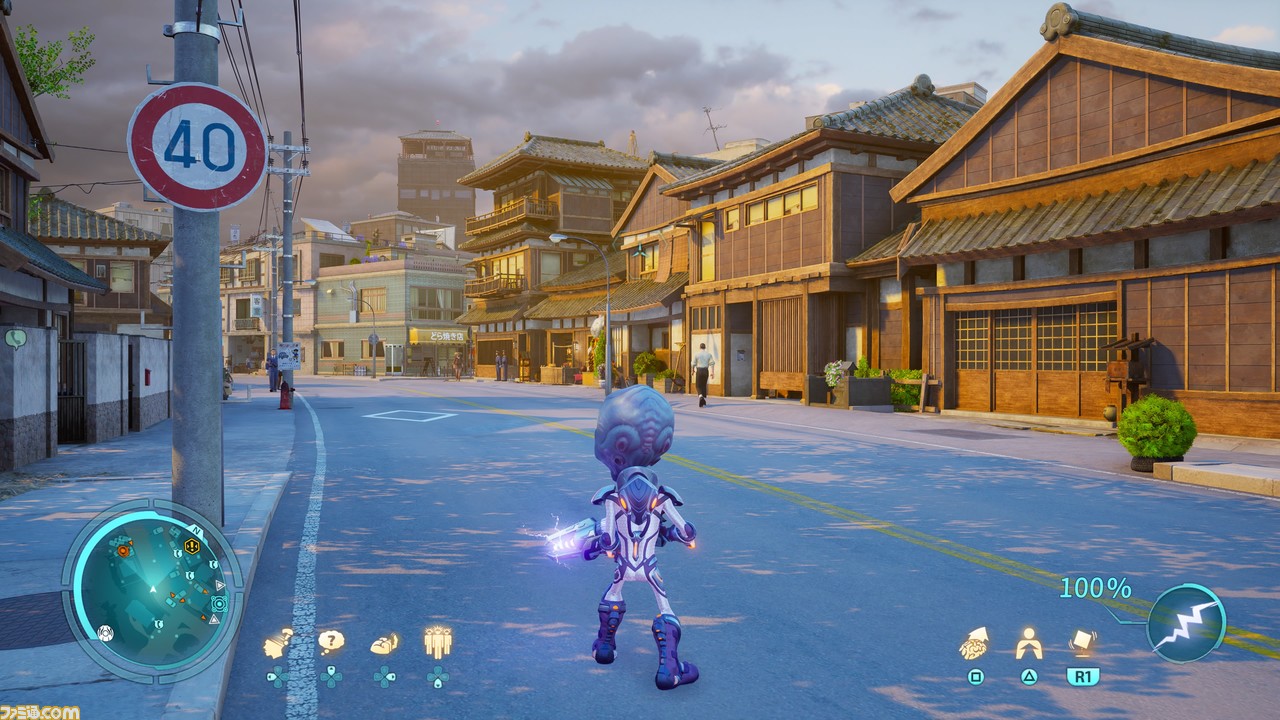Select the yellow hexagon alert marker on minimap
Screen dimensions: 1280x720
[x=191, y=546]
